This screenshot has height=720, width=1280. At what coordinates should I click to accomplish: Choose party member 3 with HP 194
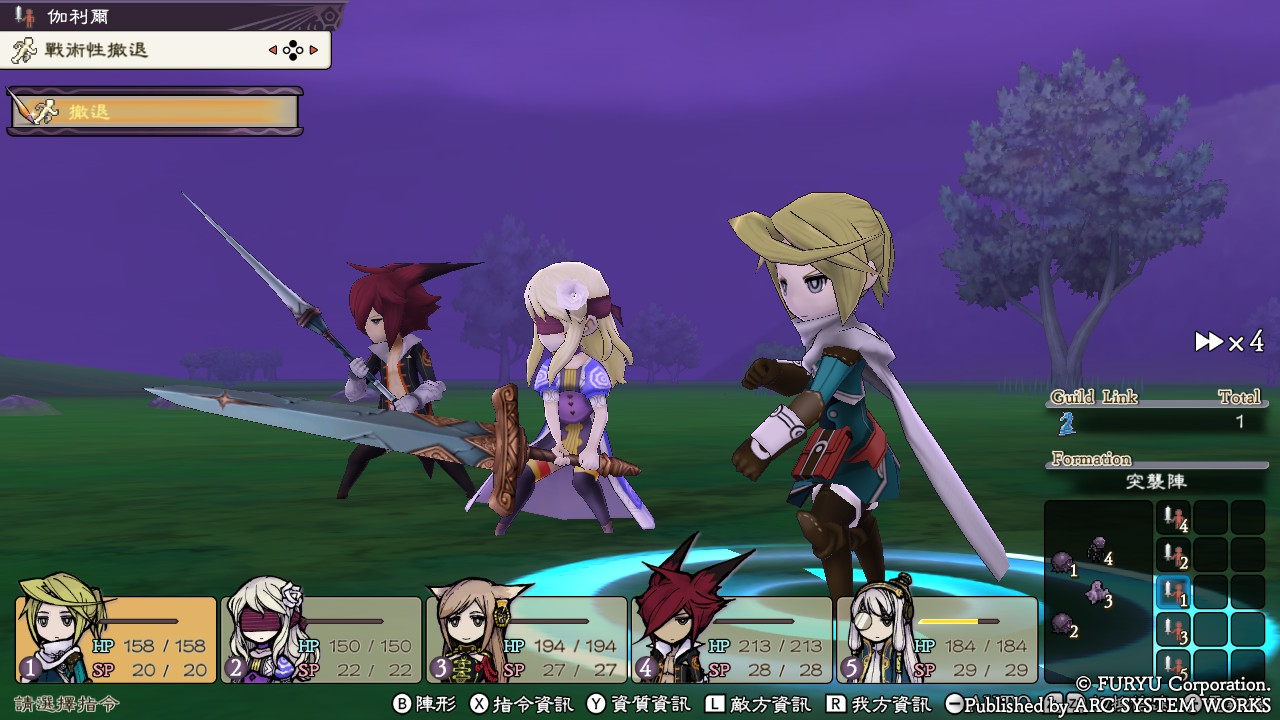[527, 639]
